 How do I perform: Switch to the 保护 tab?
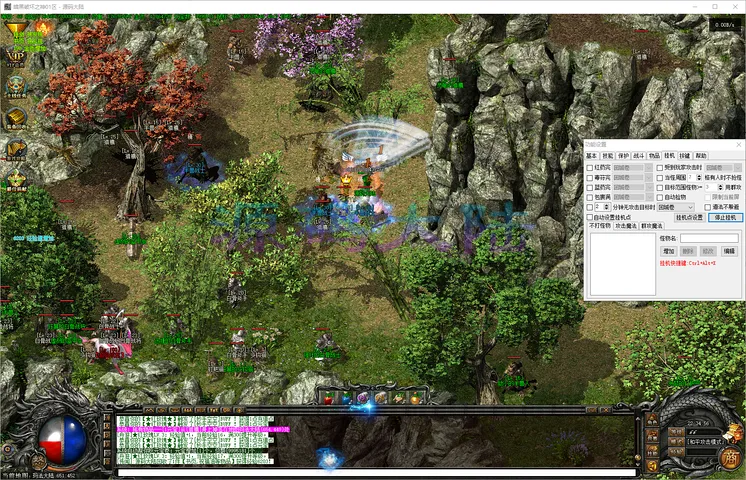point(623,156)
